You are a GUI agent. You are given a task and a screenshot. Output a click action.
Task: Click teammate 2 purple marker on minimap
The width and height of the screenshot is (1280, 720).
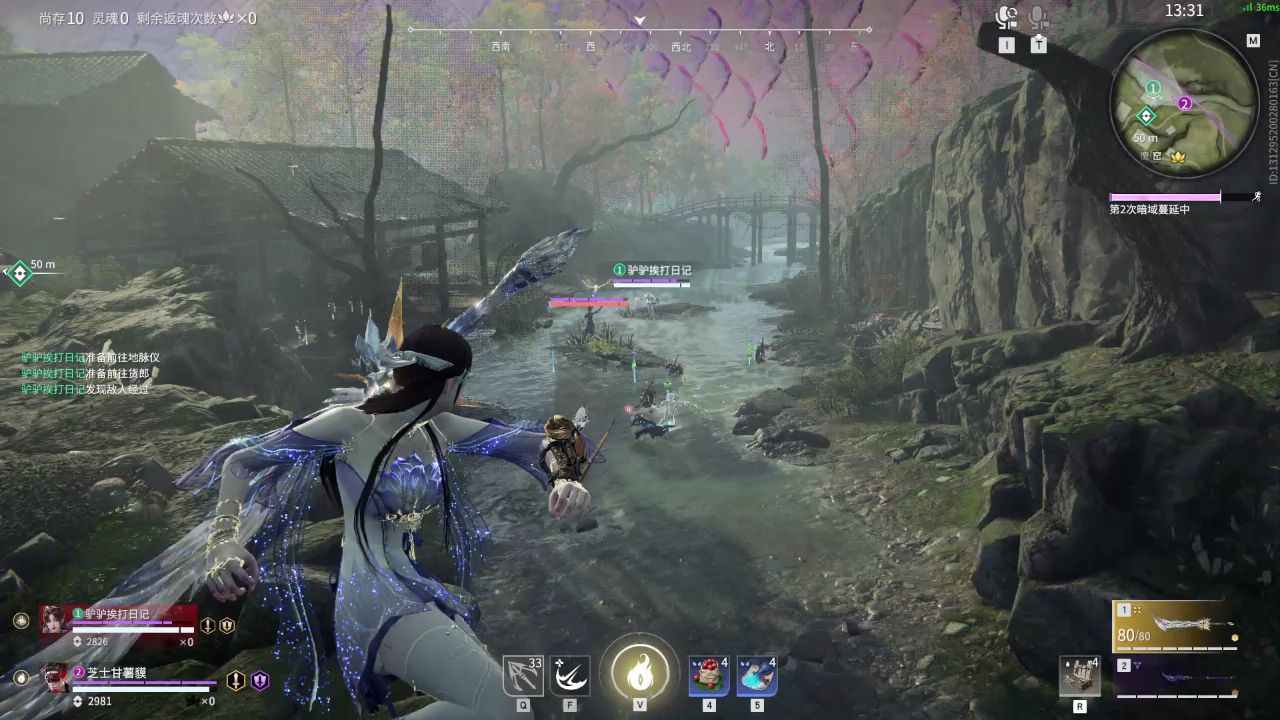click(x=1185, y=102)
